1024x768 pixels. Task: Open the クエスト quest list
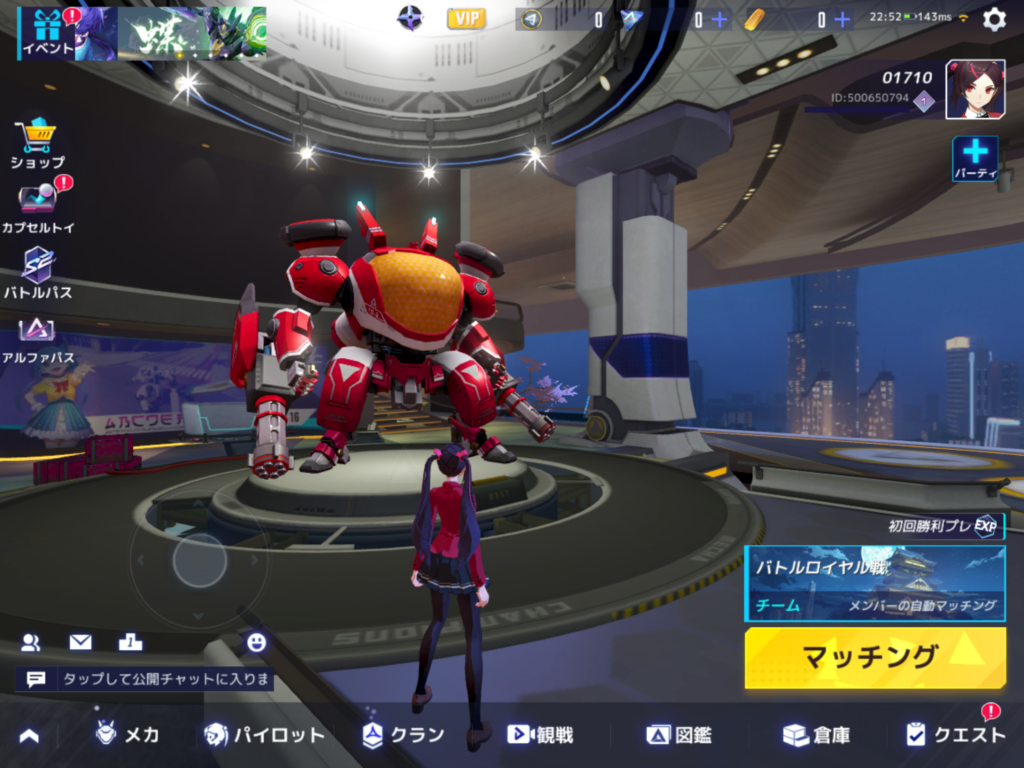coord(955,735)
